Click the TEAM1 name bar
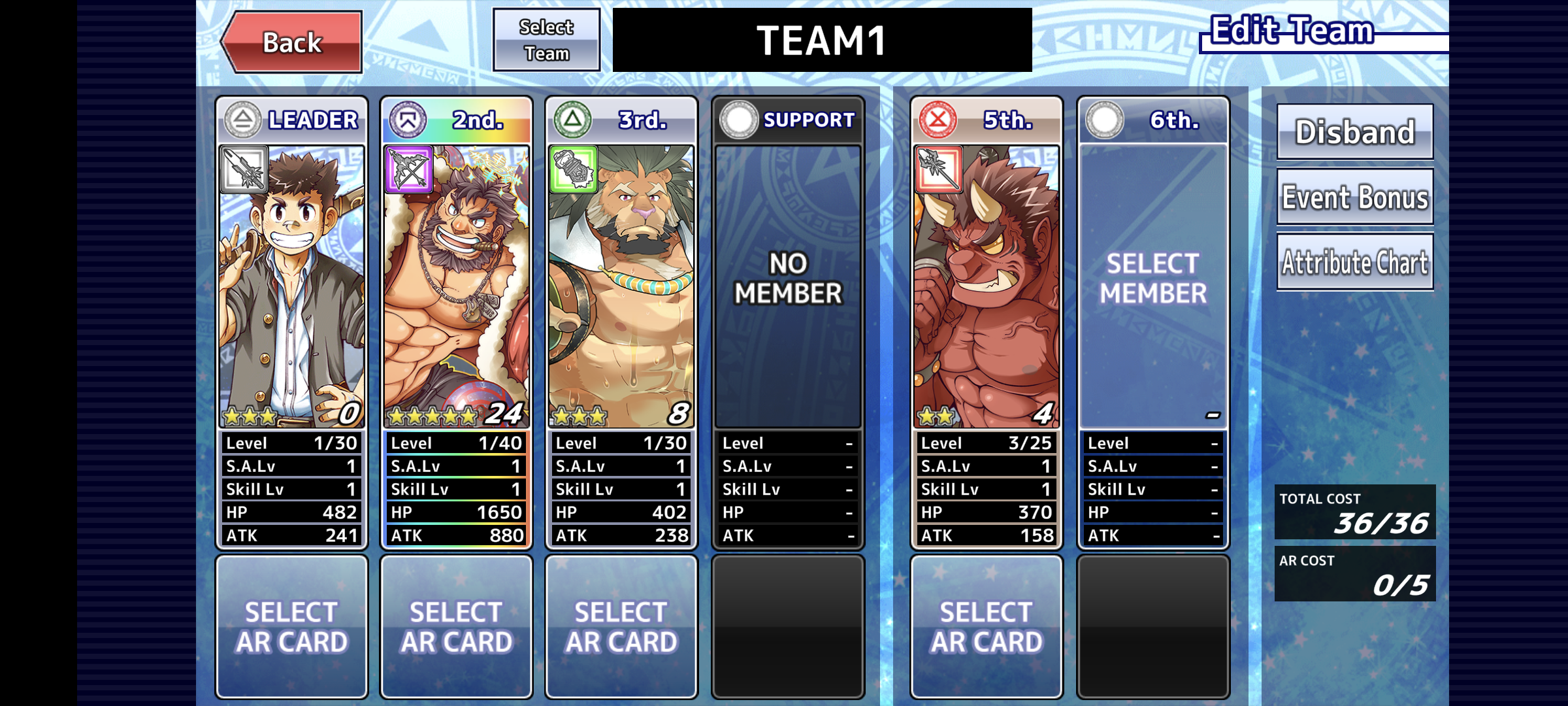The height and width of the screenshot is (706, 1568). coord(822,41)
